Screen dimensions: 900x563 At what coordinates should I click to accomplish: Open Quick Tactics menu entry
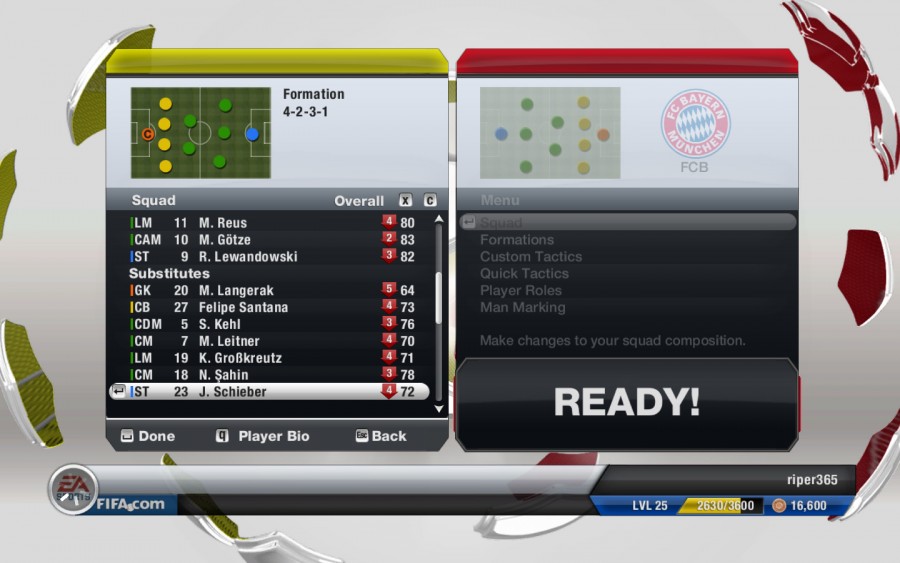pyautogui.click(x=524, y=273)
